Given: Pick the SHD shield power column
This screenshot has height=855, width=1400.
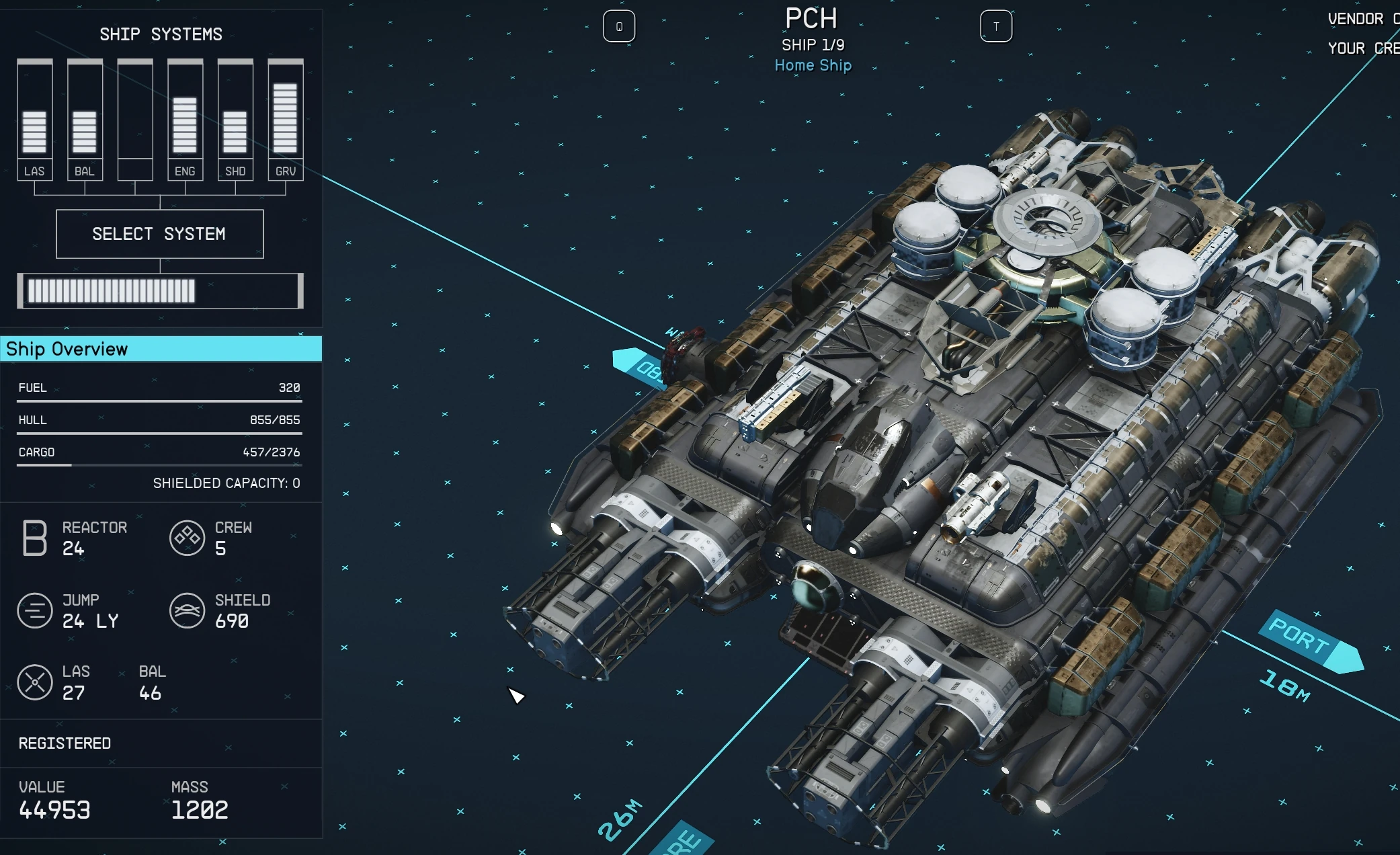Looking at the screenshot, I should (235, 120).
